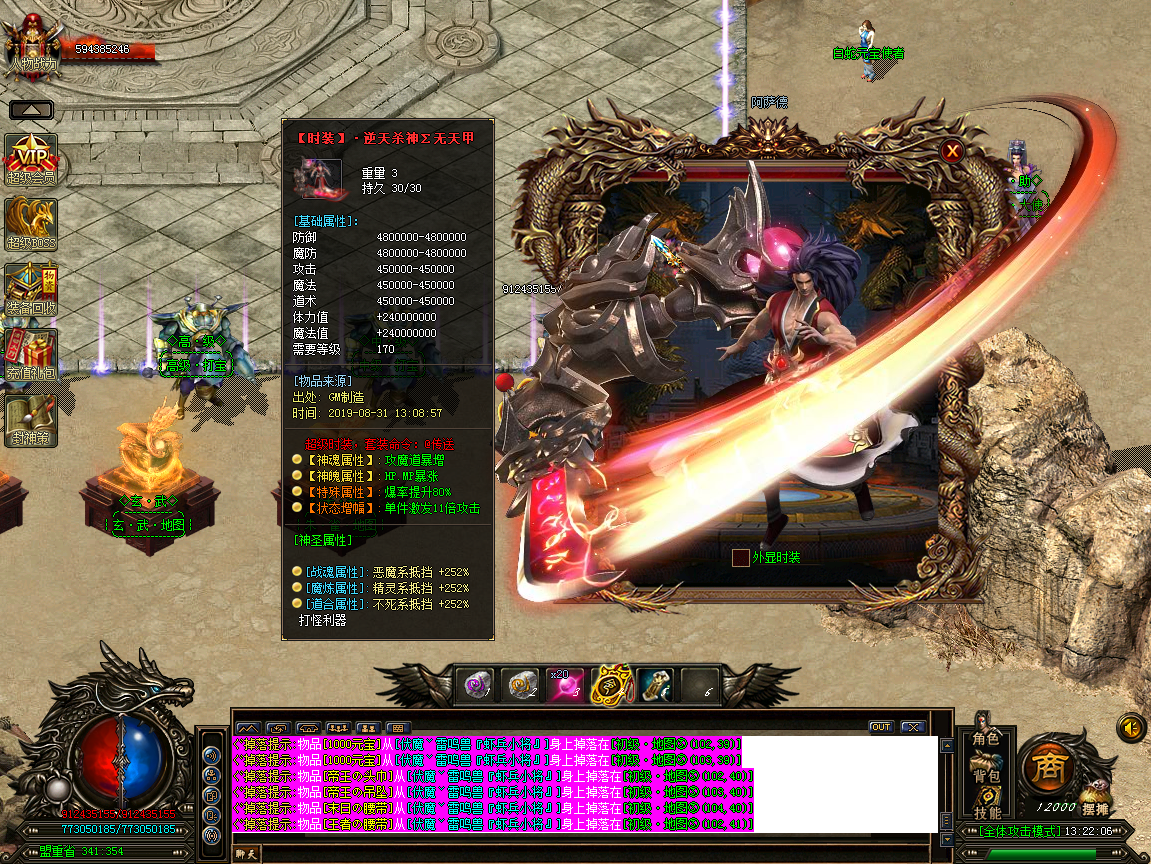The width and height of the screenshot is (1151, 864).
Task: Close the fashion preview window
Action: point(953,151)
